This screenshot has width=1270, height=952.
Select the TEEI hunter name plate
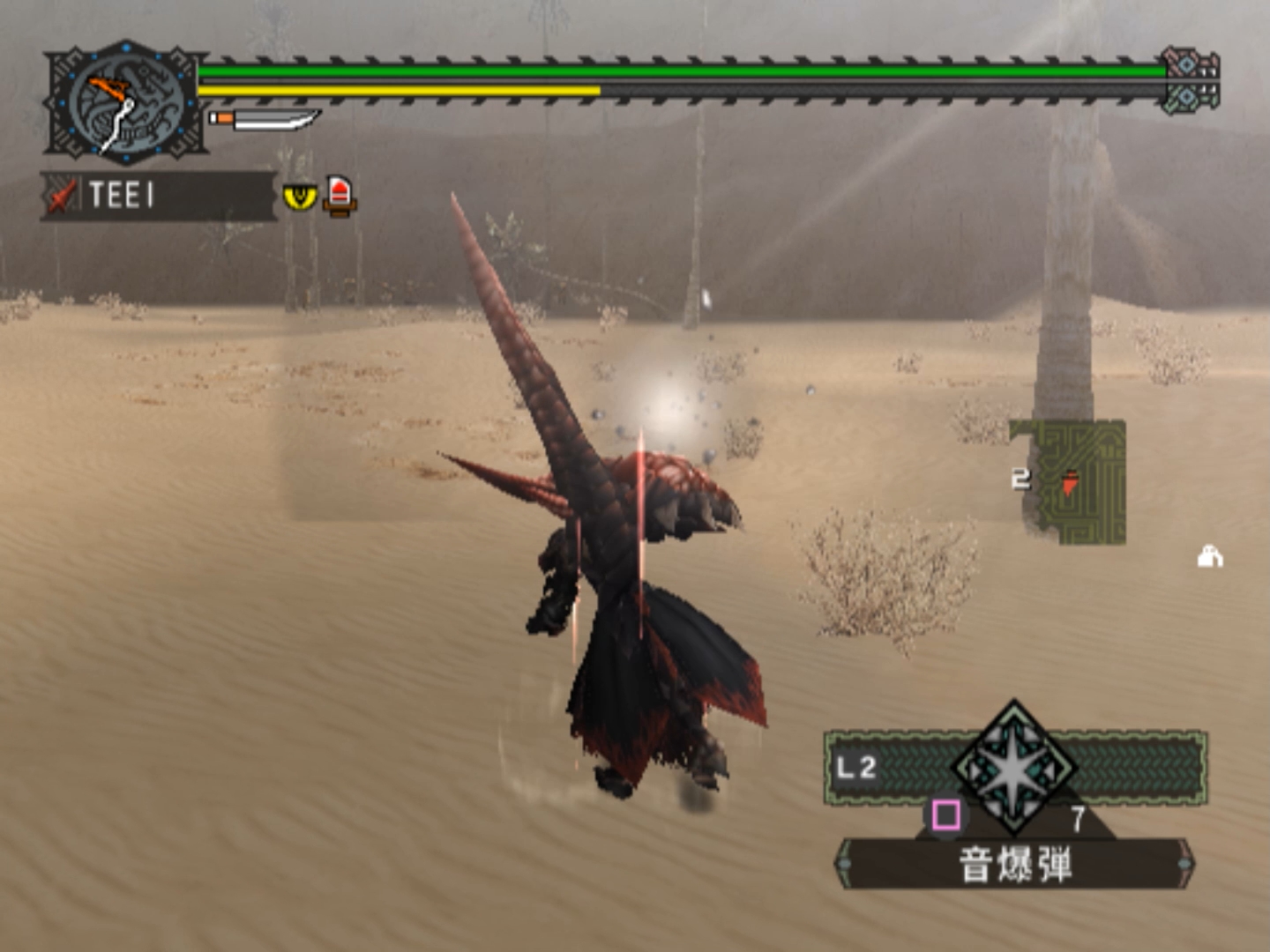coord(159,195)
